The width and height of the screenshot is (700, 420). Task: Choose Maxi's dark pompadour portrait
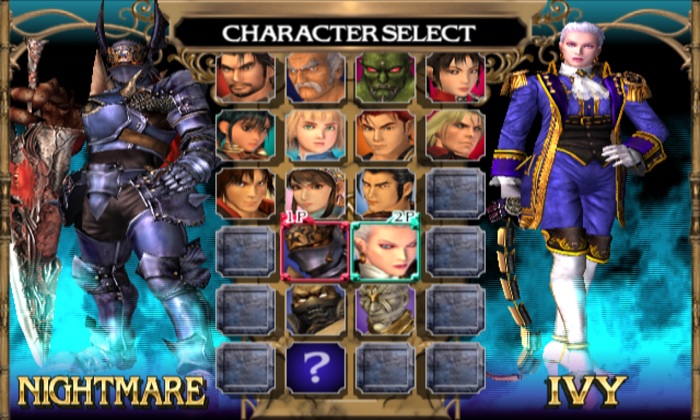385,193
